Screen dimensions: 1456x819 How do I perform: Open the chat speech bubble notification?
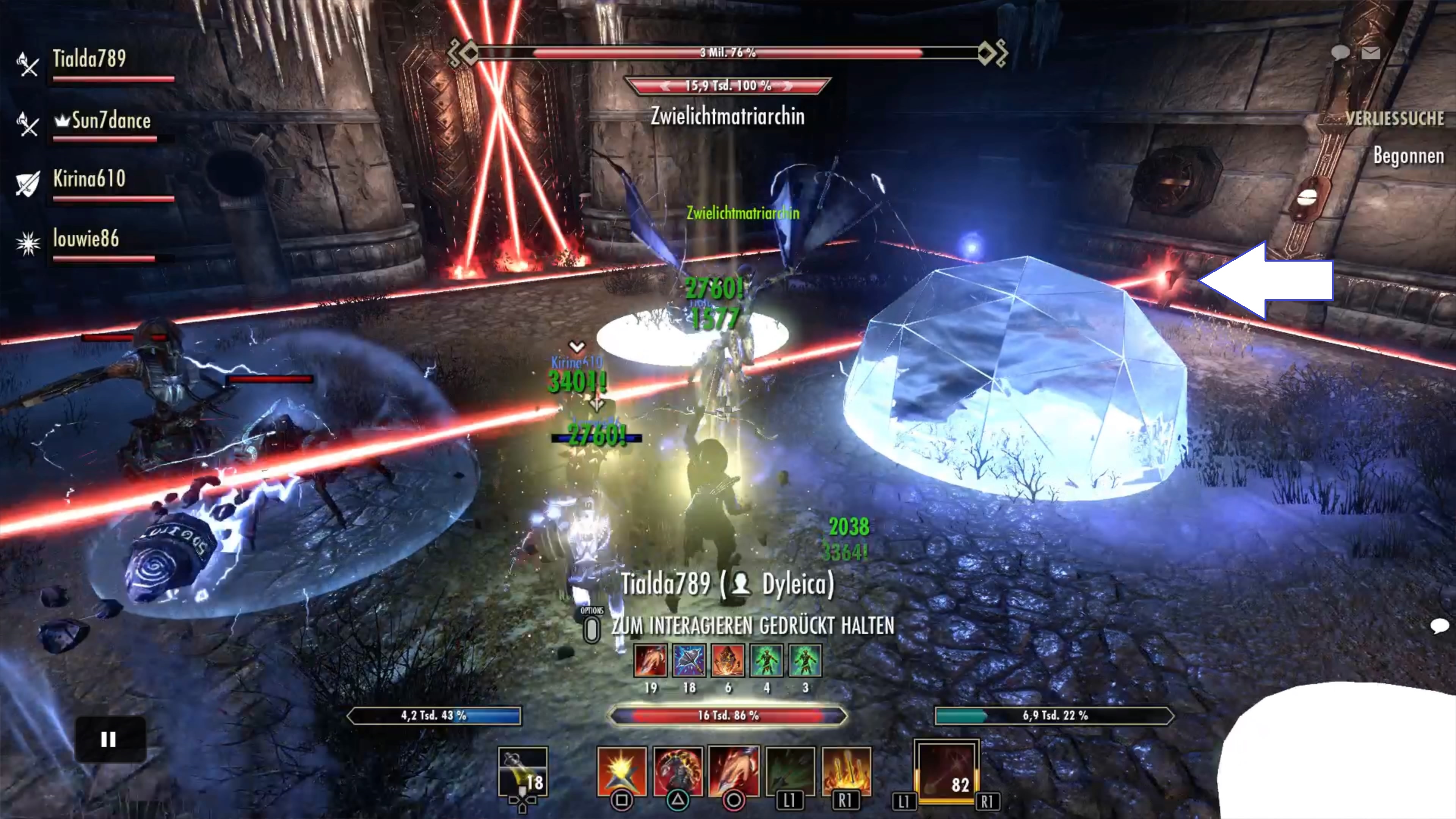1340,53
